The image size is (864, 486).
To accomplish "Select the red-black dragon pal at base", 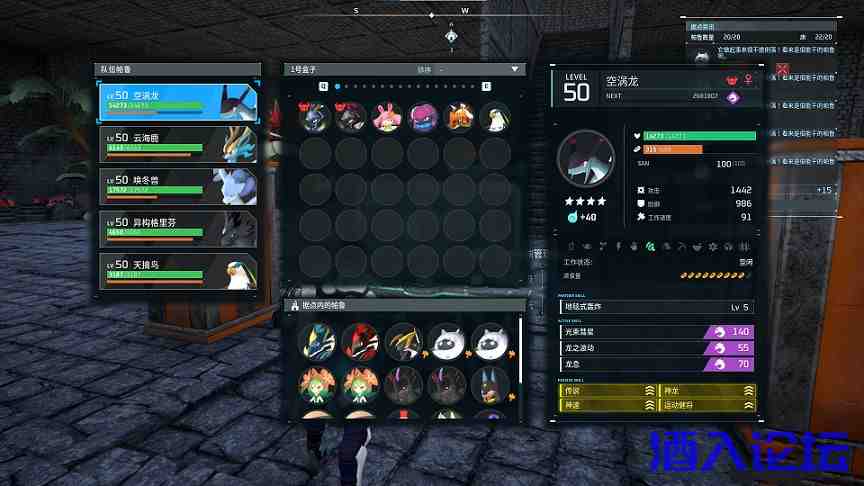I will point(358,341).
